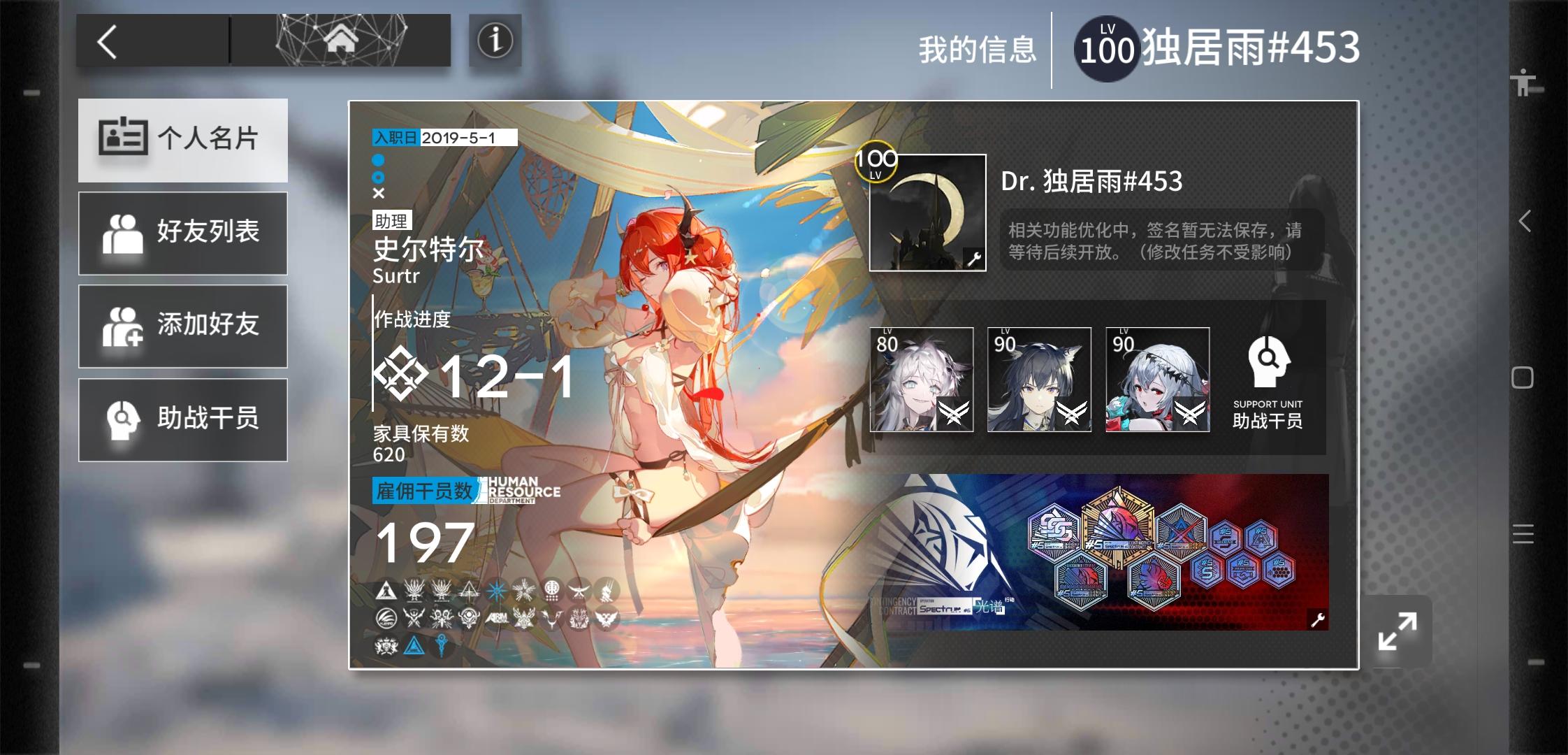This screenshot has width=1568, height=755.
Task: Switch to the 个人名片 tab
Action: (183, 140)
